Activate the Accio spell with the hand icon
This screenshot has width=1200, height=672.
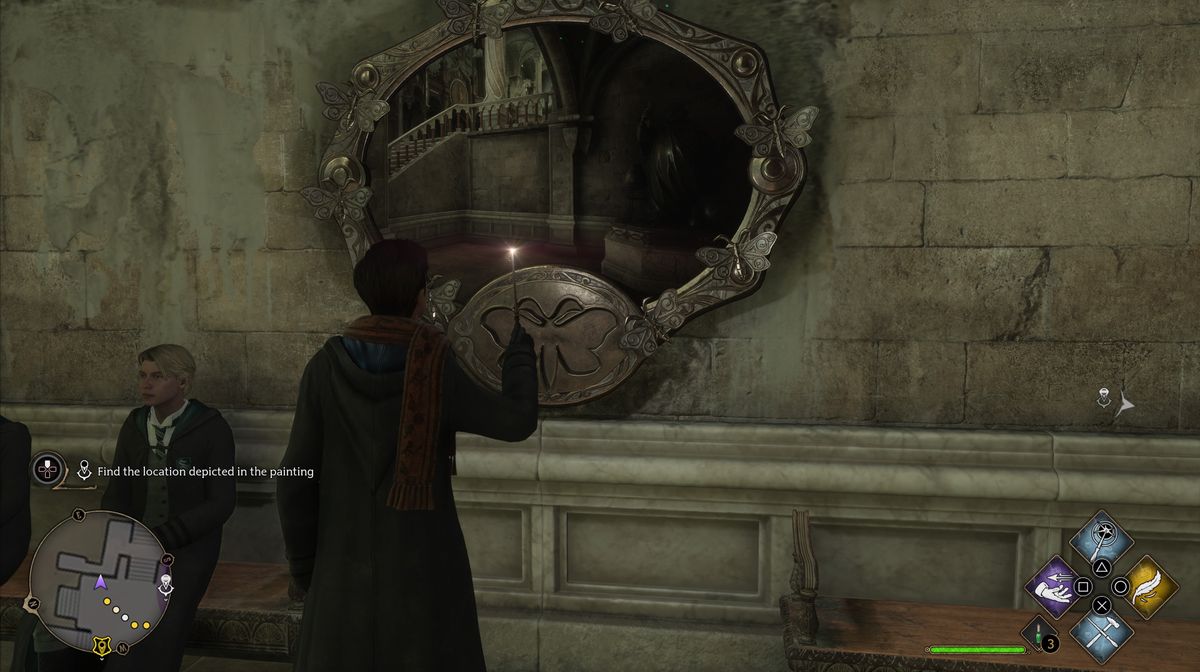[1057, 587]
